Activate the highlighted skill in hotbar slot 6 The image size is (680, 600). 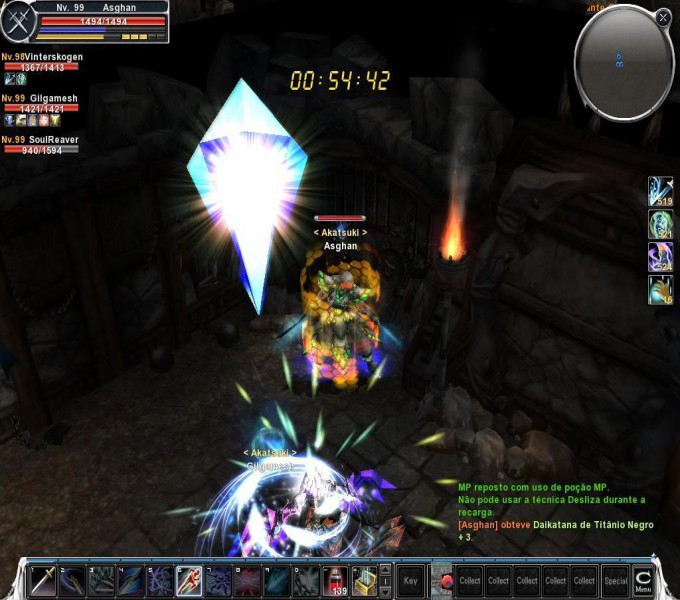click(x=189, y=580)
